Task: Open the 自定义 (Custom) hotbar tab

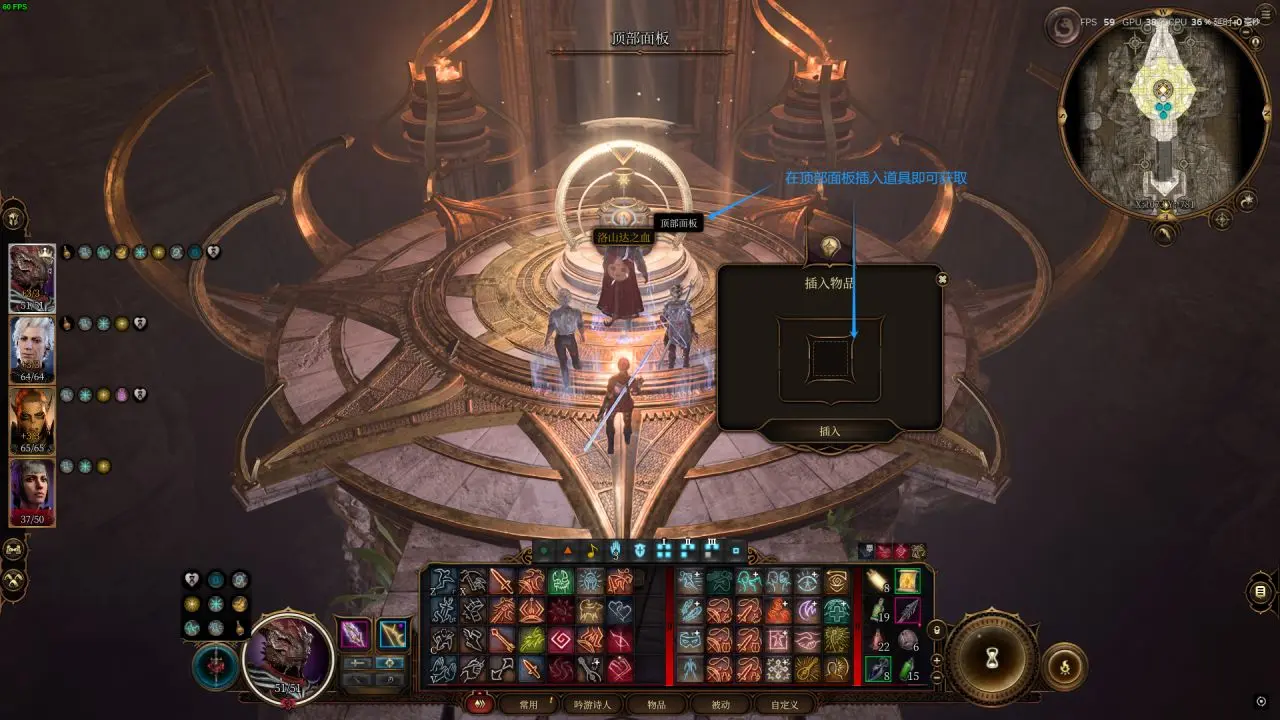Action: [x=784, y=704]
